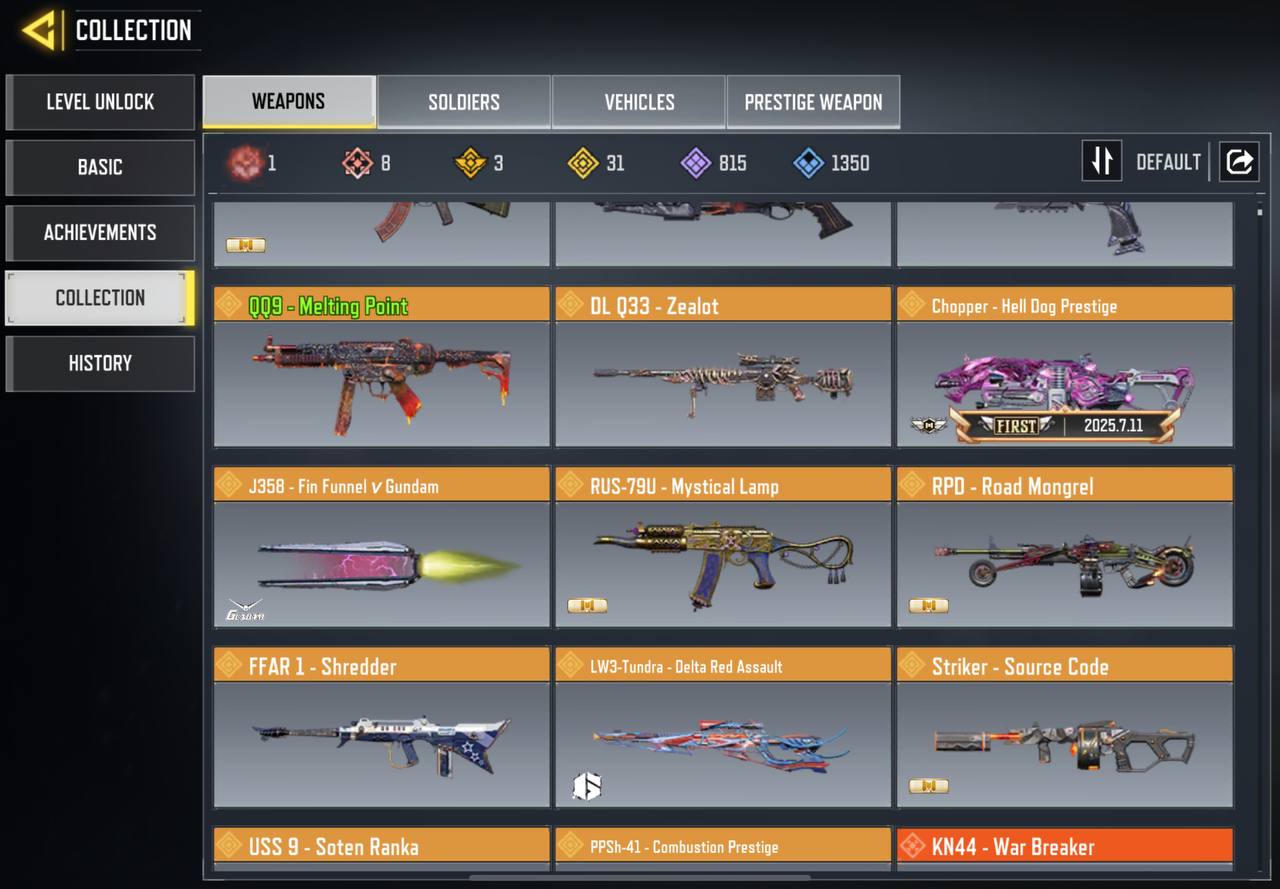This screenshot has height=889, width=1280.
Task: Open the History section
Action: coord(100,363)
